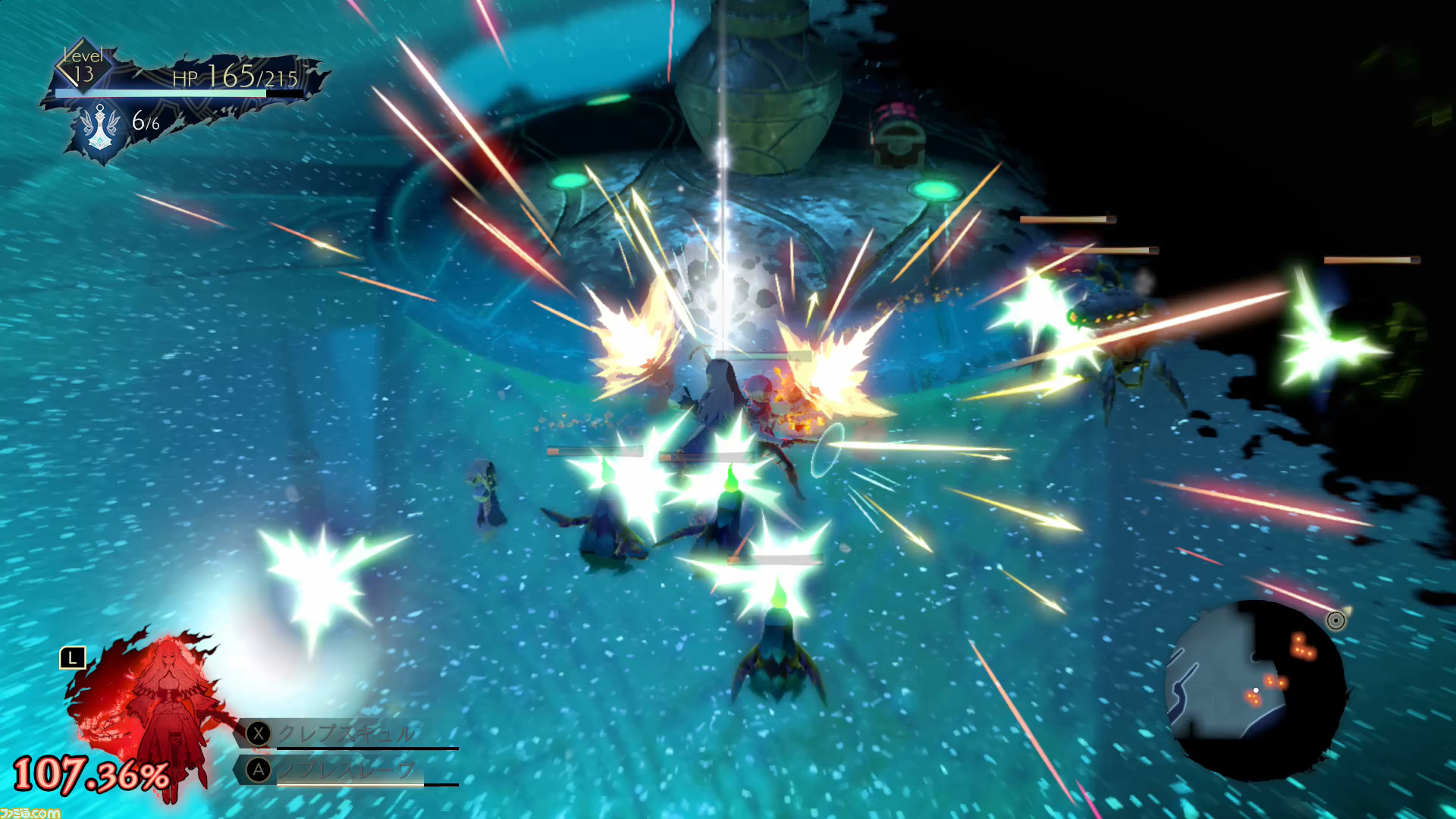This screenshot has height=819, width=1456.
Task: Select the クレプスキュル skill entry
Action: pos(345,733)
